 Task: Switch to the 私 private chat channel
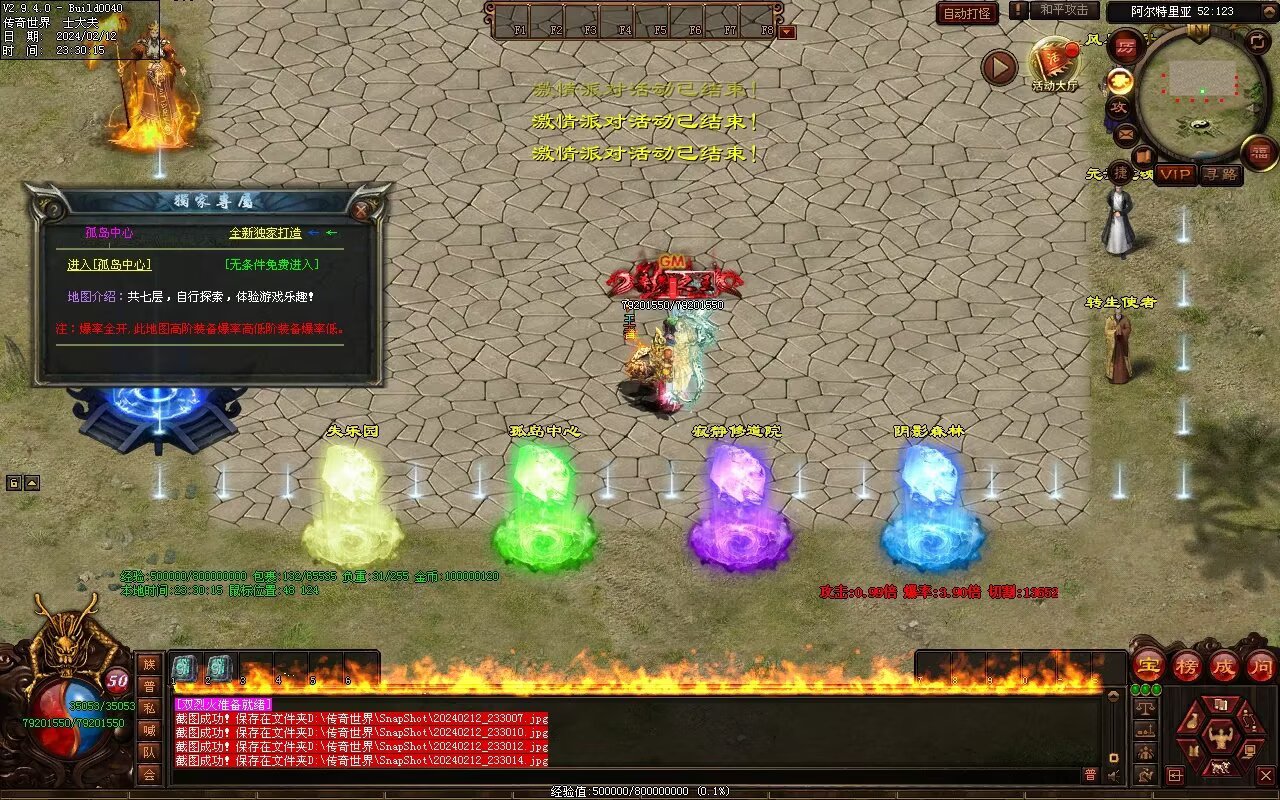click(x=149, y=708)
